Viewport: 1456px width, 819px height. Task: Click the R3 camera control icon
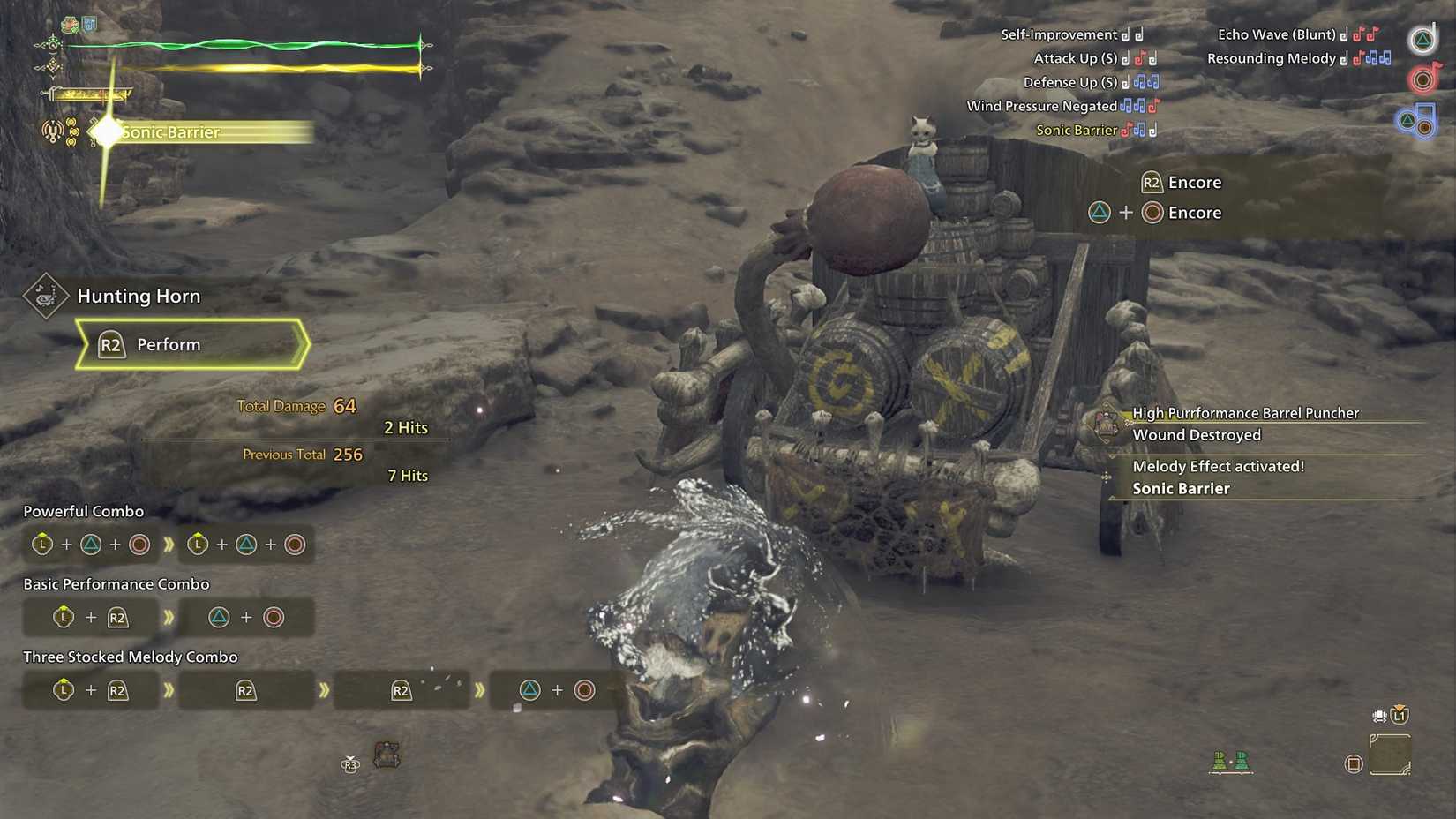(x=349, y=765)
